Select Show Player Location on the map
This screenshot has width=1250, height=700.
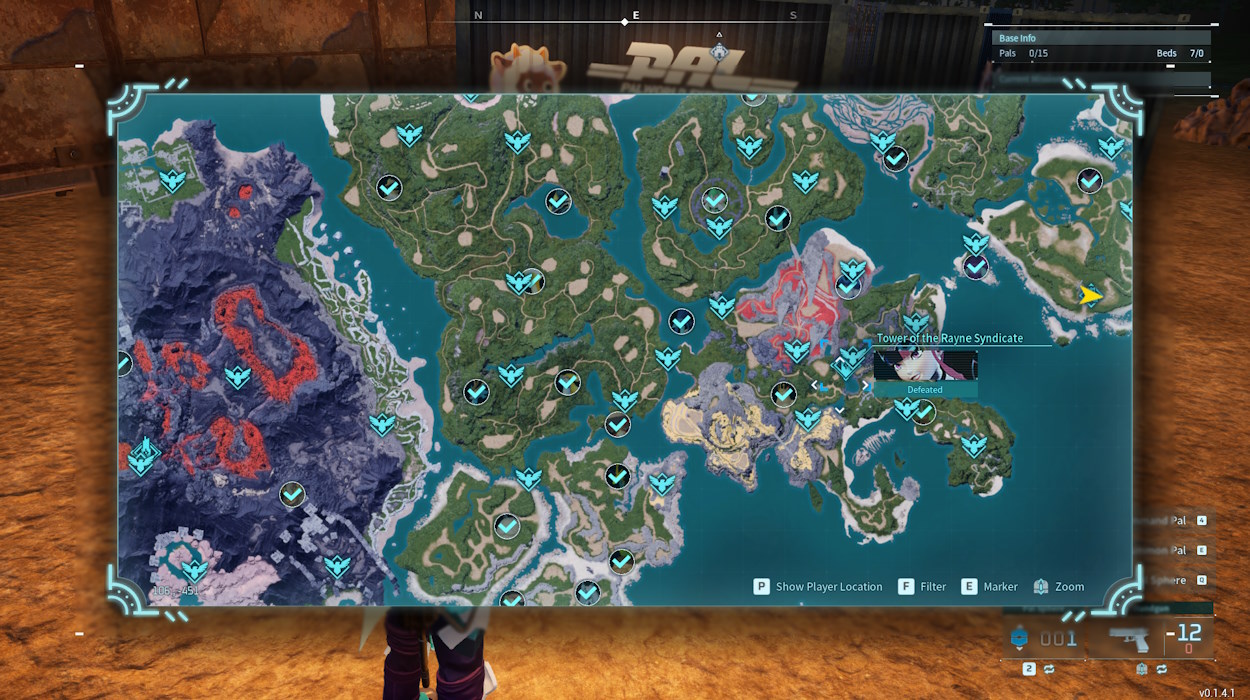818,587
